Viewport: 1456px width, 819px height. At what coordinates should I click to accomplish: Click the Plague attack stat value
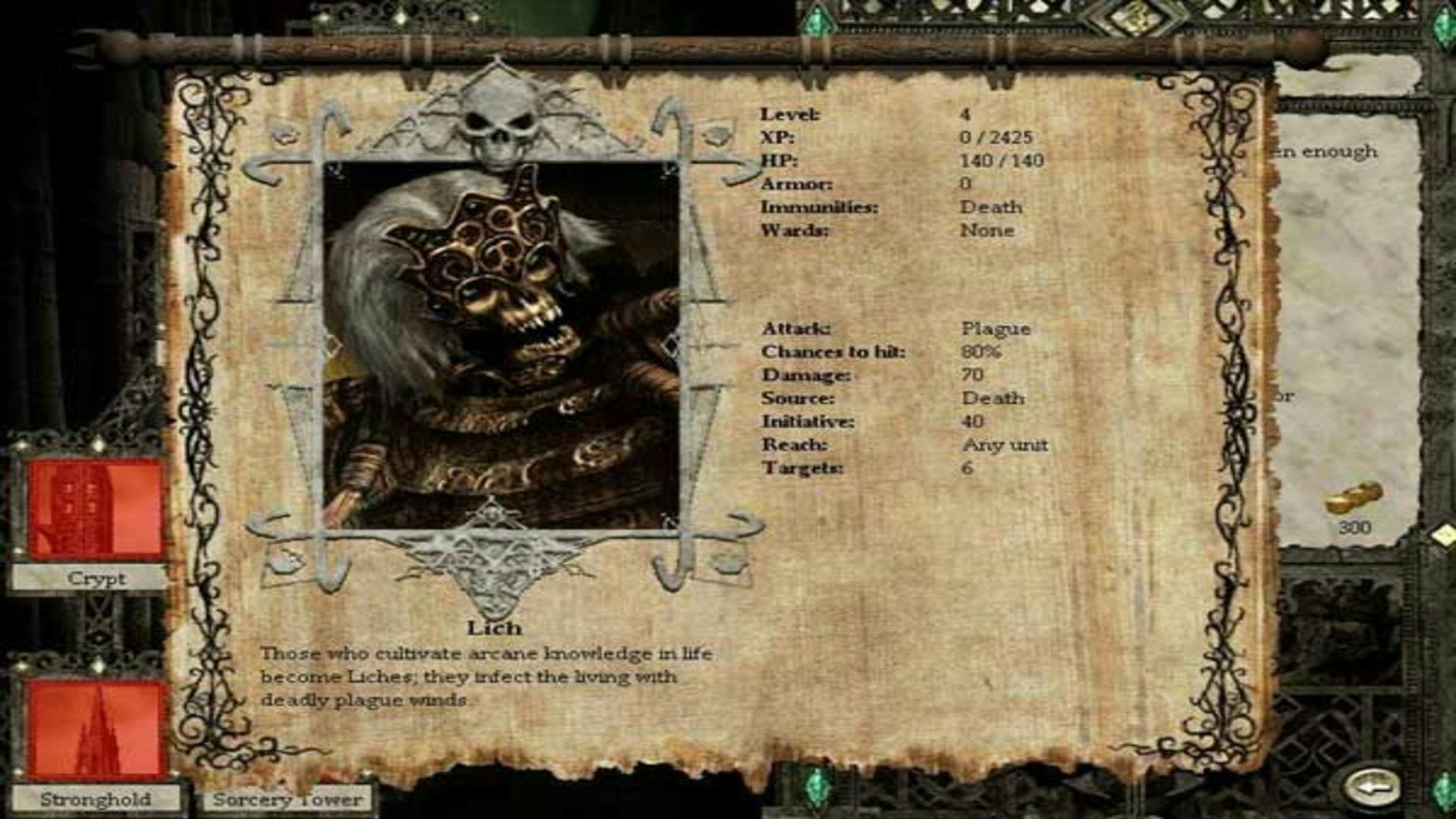(x=996, y=329)
